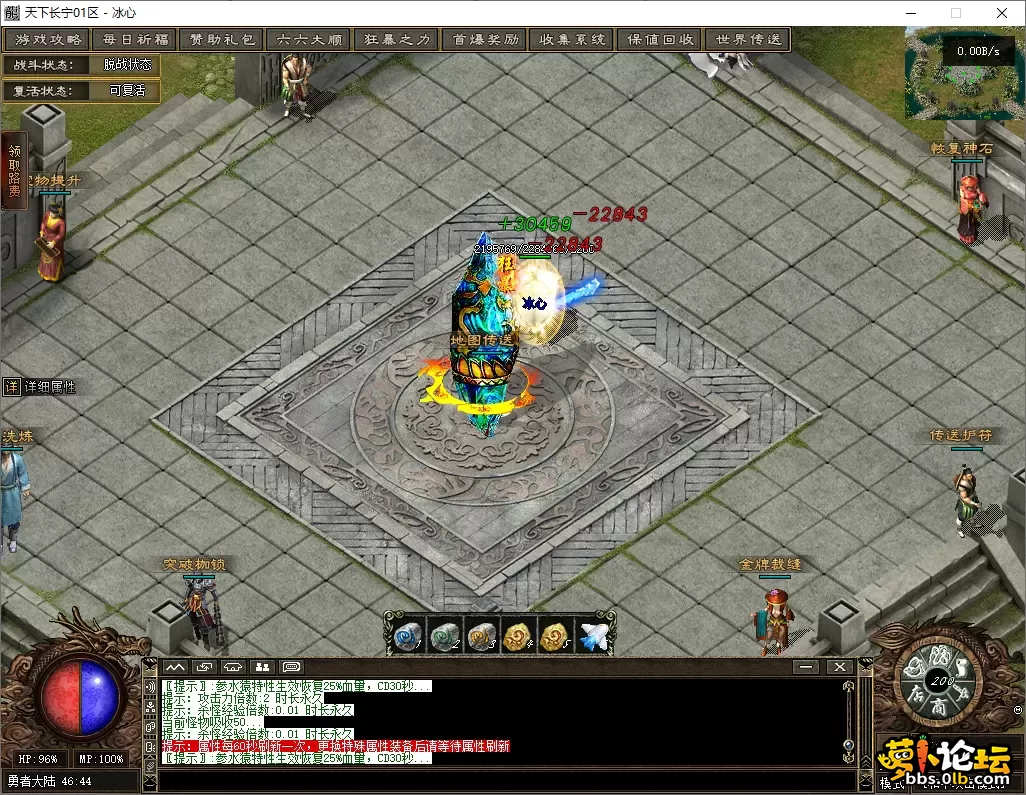Screen dimensions: 1026x795
Task: Open the 狂暴之力 menu
Action: 397,40
